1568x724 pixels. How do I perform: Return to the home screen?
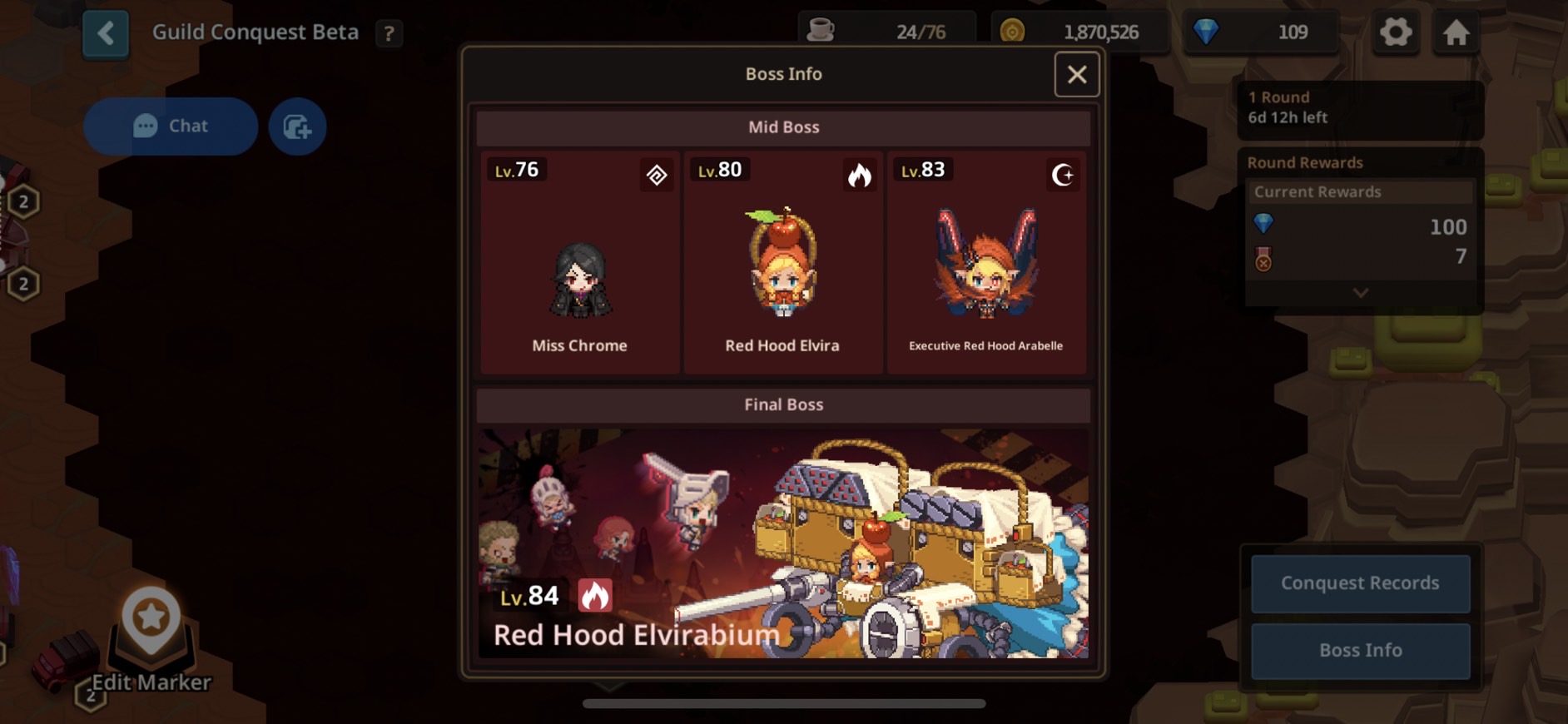click(1456, 33)
